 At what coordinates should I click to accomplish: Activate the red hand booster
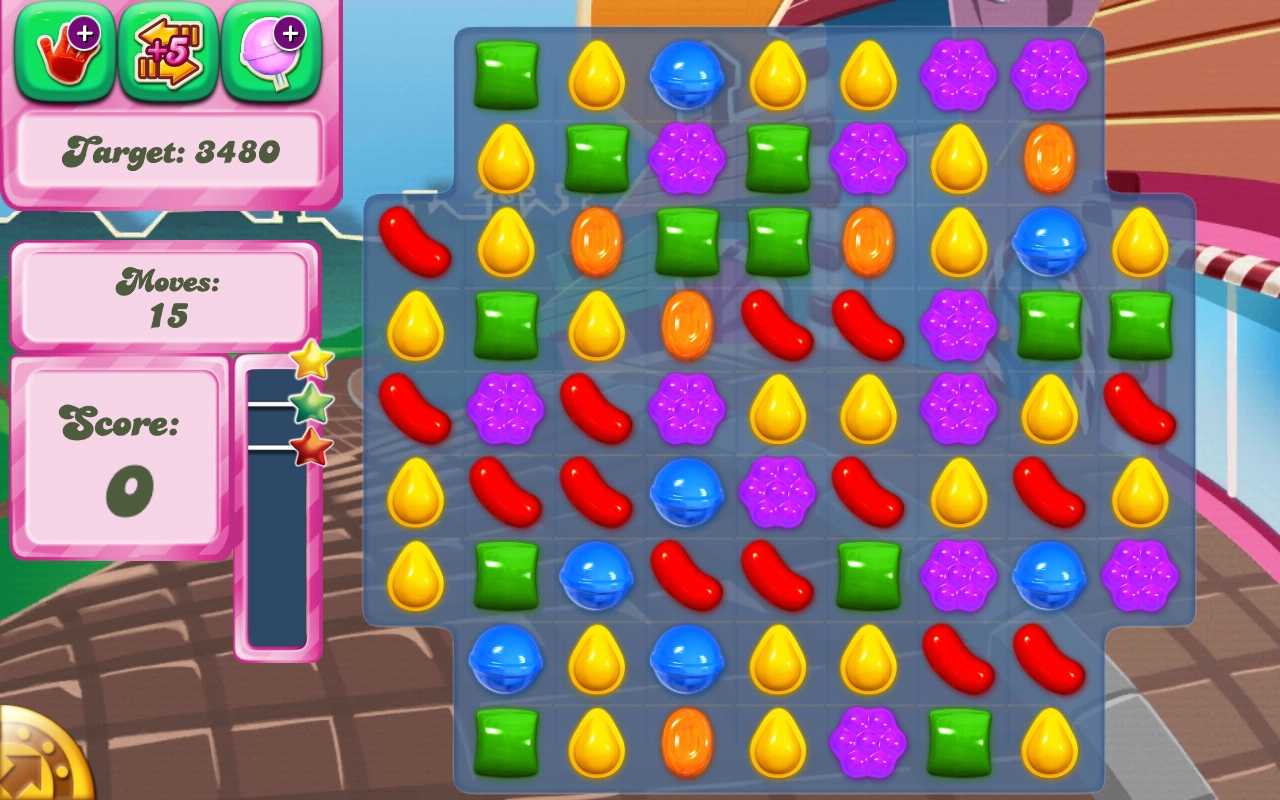click(x=65, y=51)
